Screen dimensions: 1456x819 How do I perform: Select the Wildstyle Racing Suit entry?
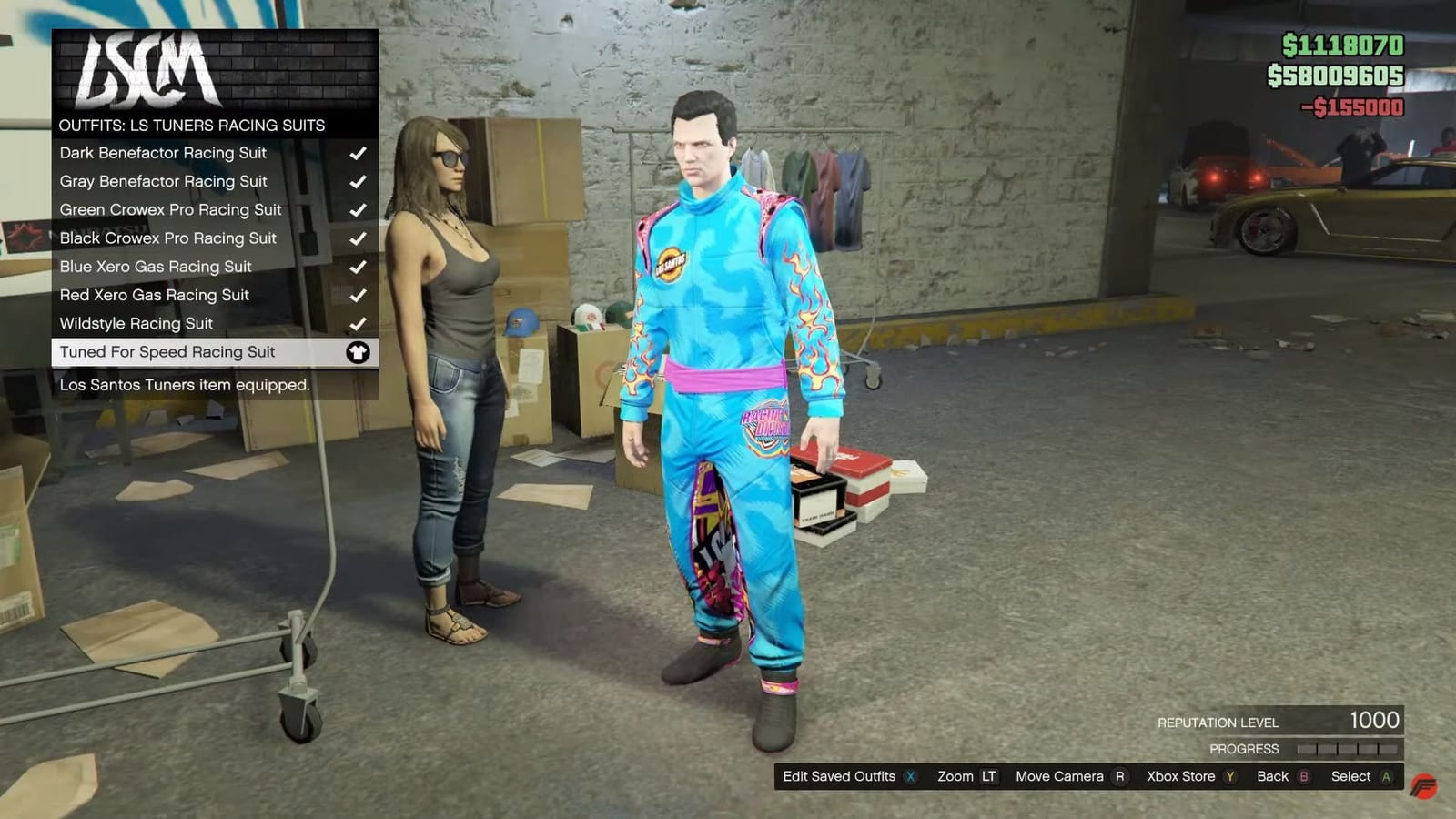135,323
